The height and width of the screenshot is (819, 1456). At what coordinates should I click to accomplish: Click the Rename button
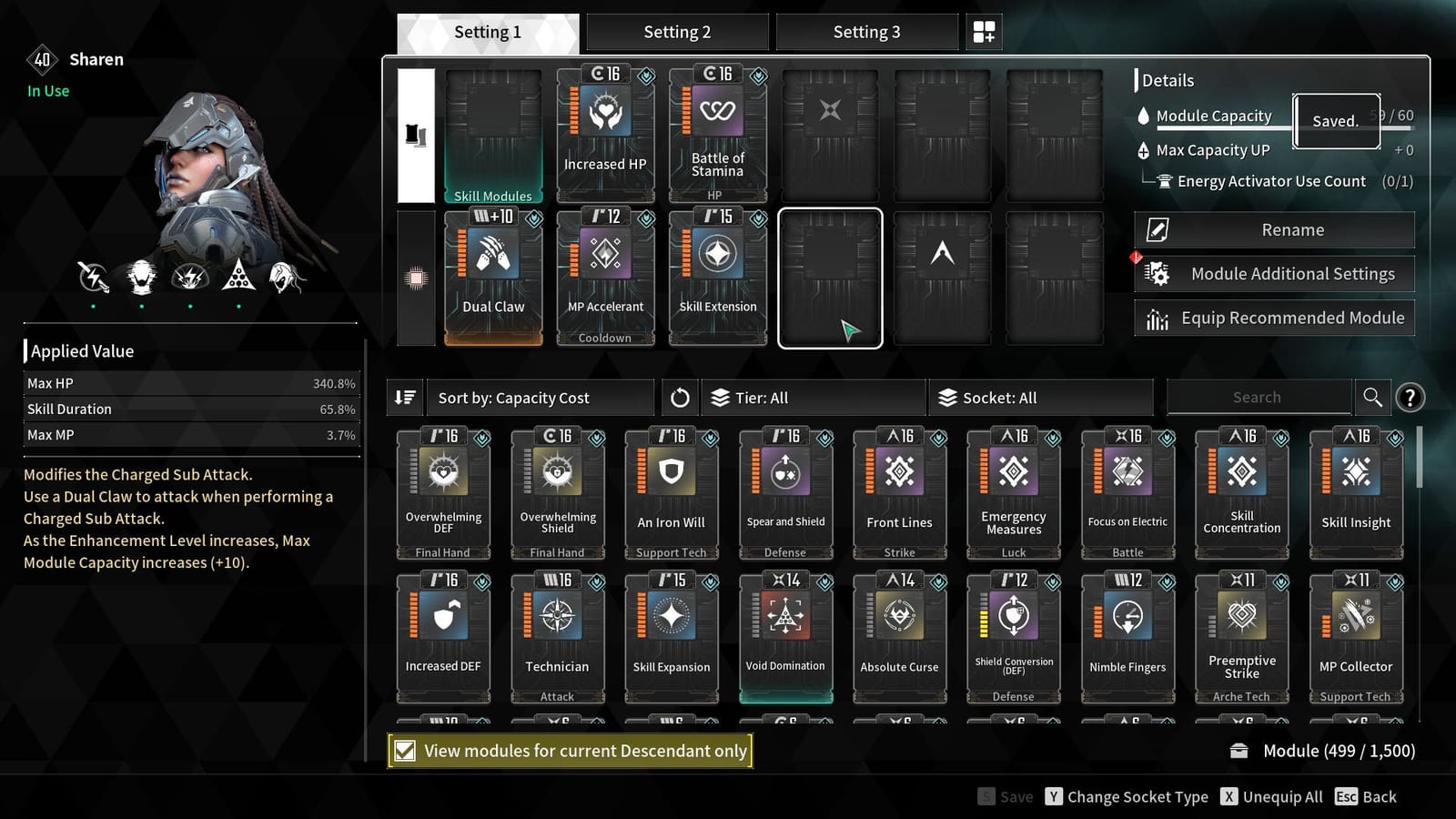point(1273,229)
